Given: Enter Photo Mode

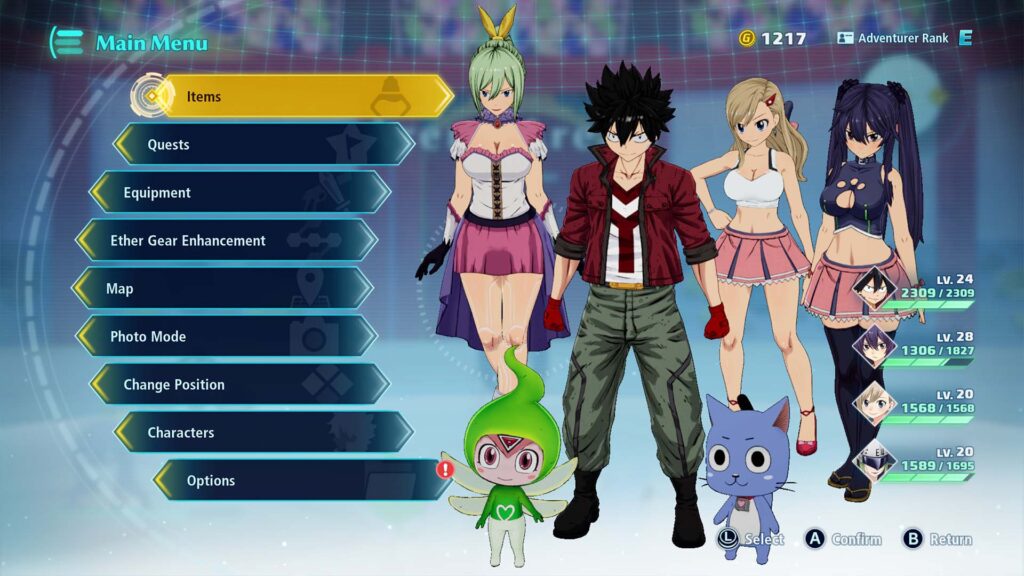Looking at the screenshot, I should (x=226, y=337).
